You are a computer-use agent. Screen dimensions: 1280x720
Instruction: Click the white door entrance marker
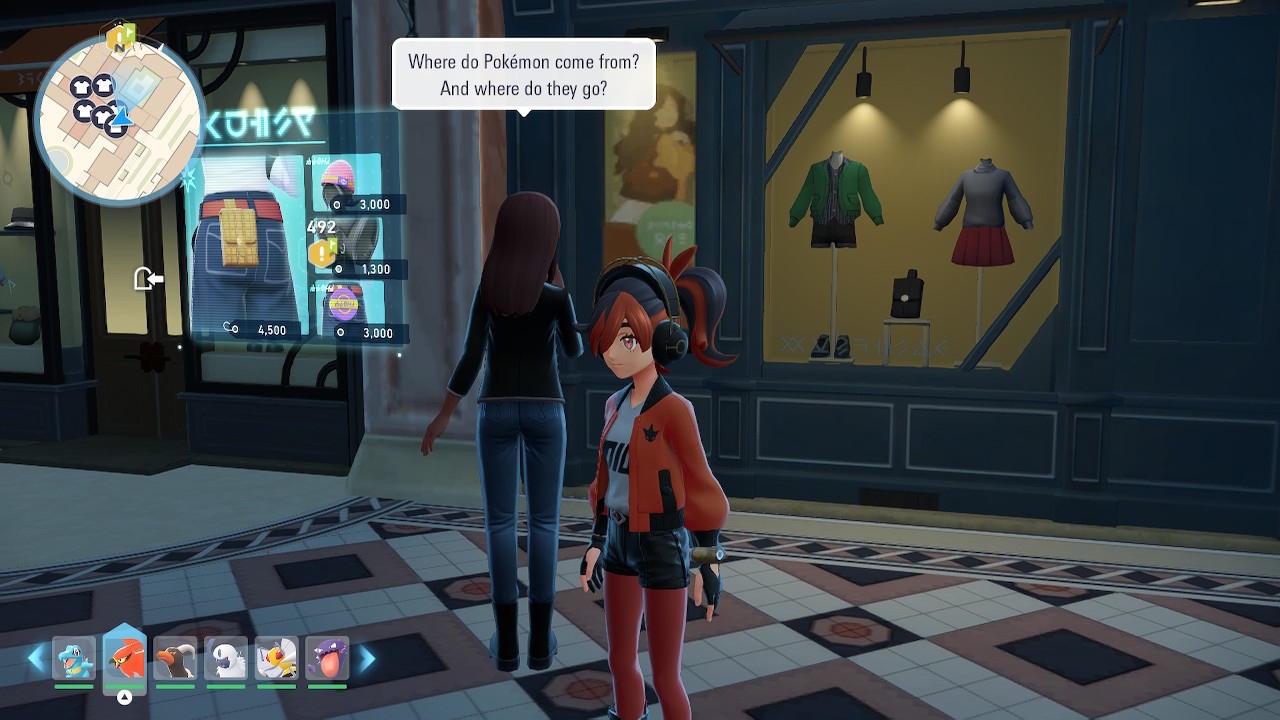[x=148, y=278]
